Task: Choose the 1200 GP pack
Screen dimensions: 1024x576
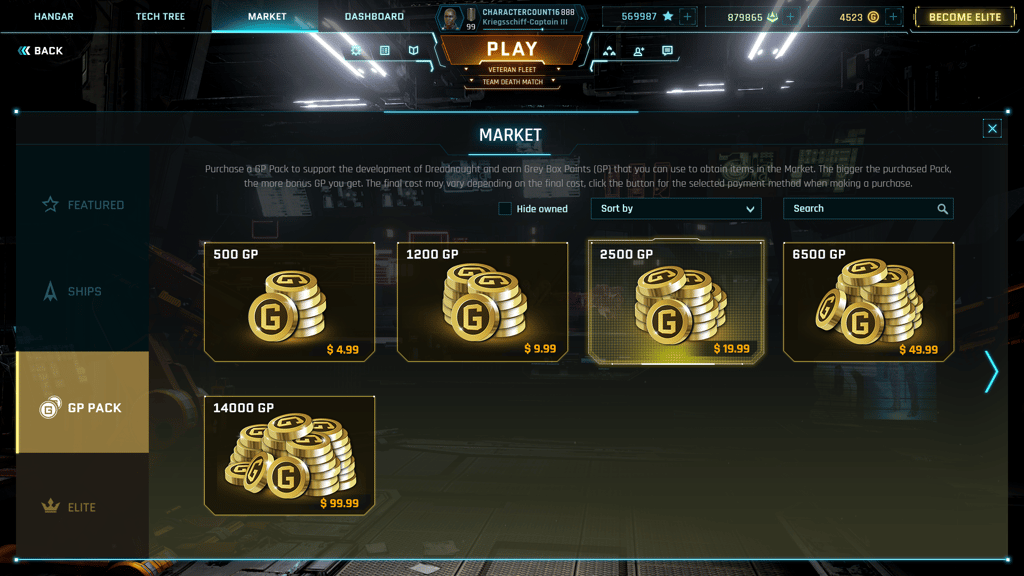Action: (x=483, y=301)
